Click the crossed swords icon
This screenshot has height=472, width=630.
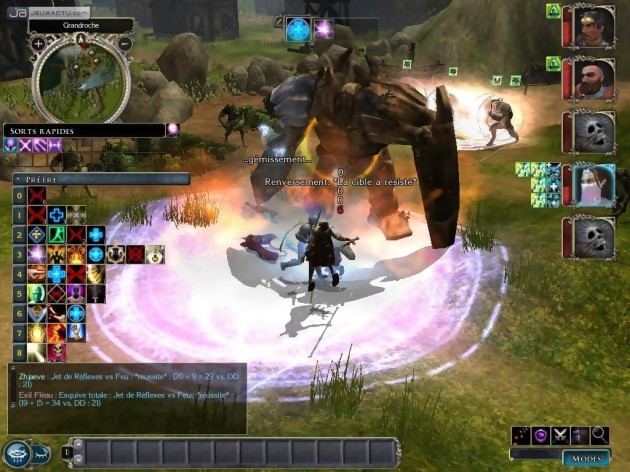point(560,435)
